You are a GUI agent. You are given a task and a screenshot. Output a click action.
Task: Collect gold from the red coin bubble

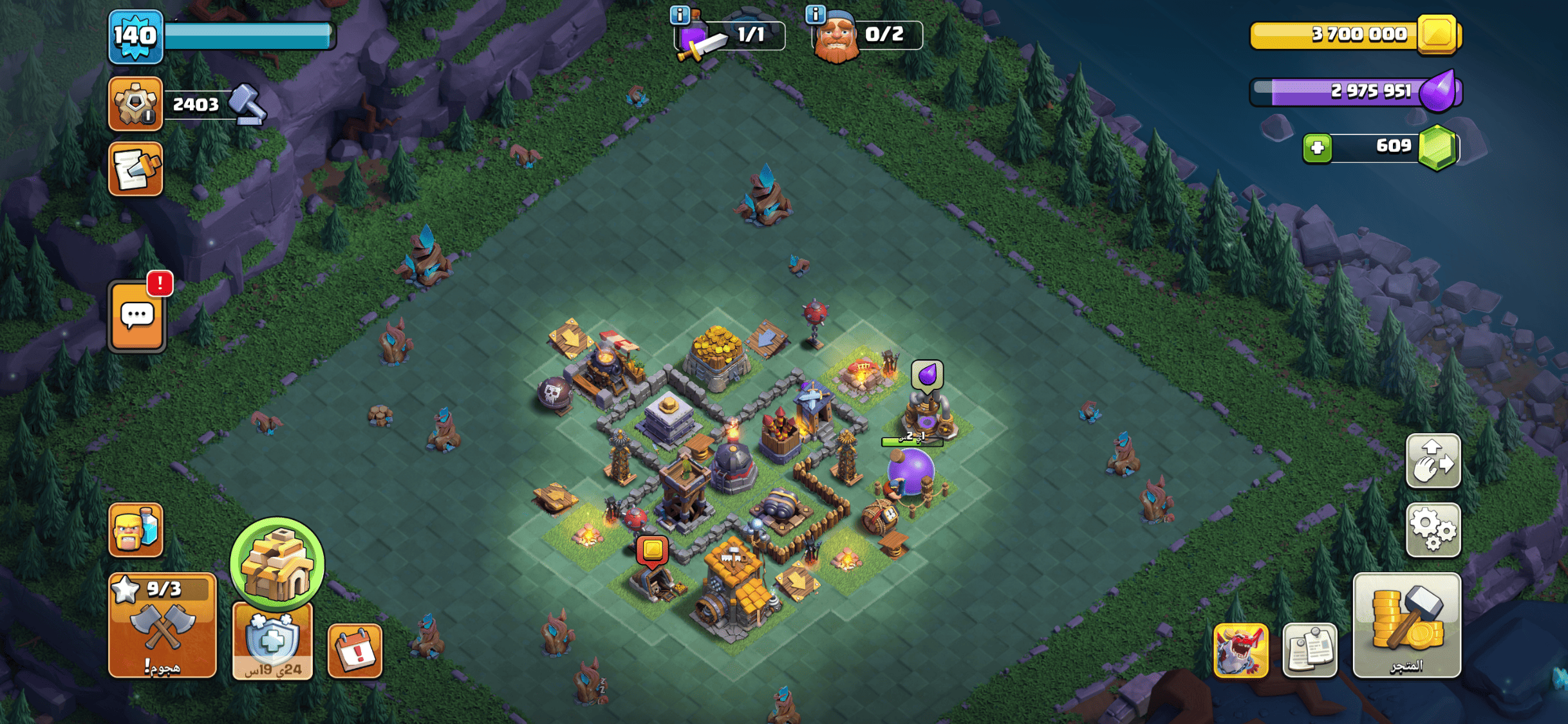pos(652,551)
